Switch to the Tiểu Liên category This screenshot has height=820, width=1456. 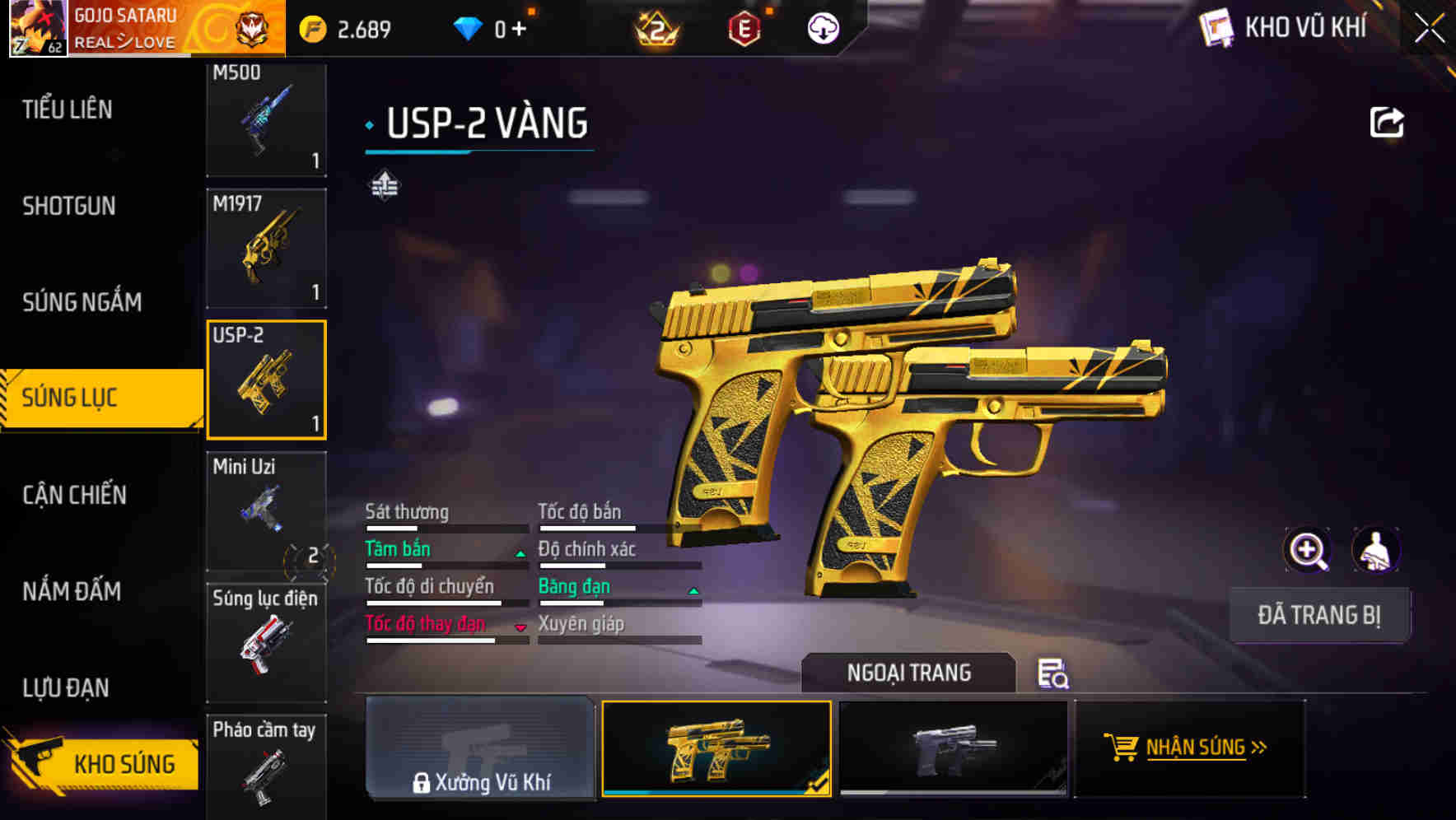(68, 109)
